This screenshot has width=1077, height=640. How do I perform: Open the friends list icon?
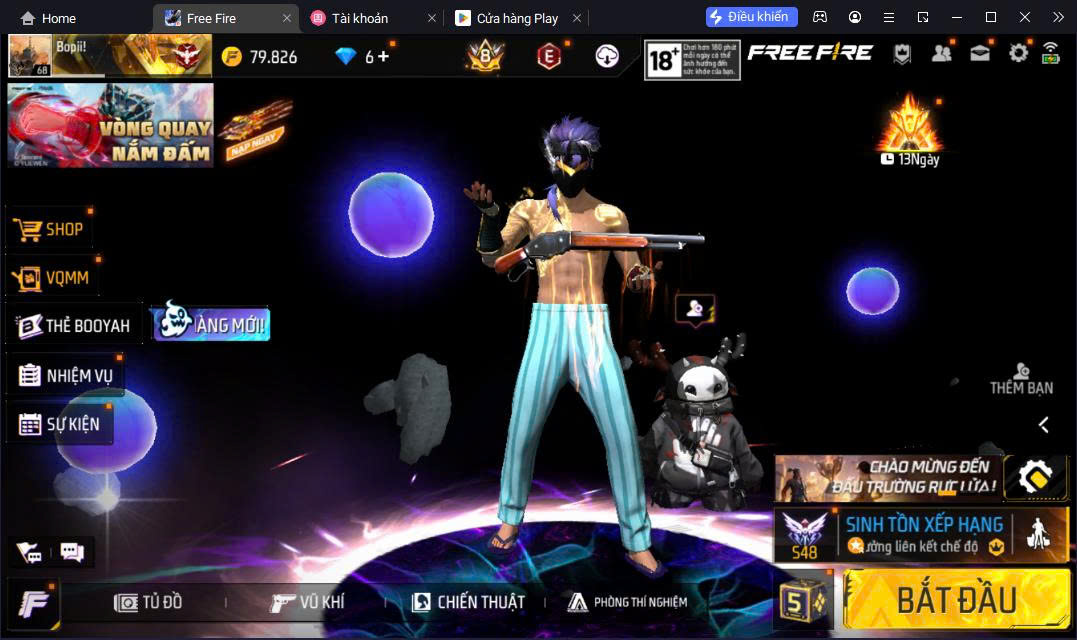(x=941, y=53)
